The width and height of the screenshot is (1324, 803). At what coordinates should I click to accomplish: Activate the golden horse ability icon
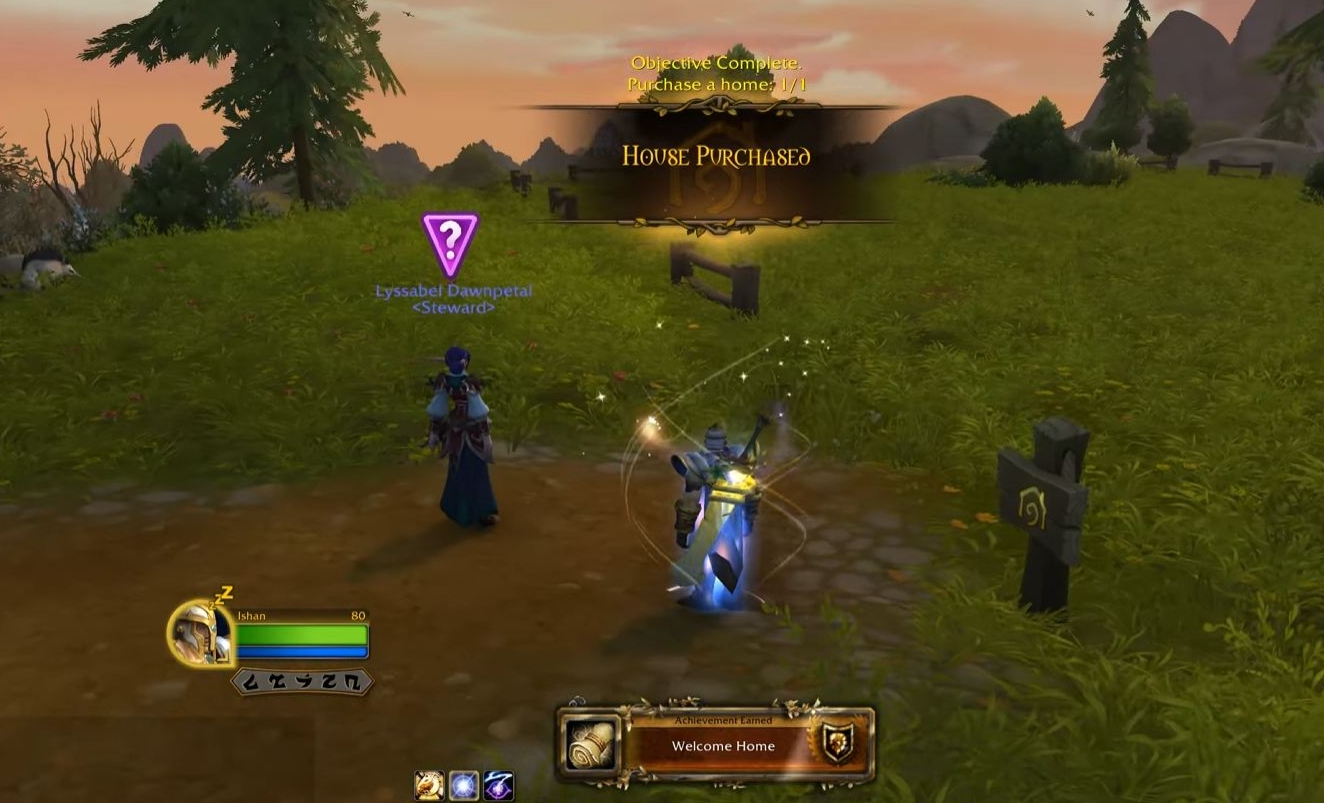pos(429,786)
